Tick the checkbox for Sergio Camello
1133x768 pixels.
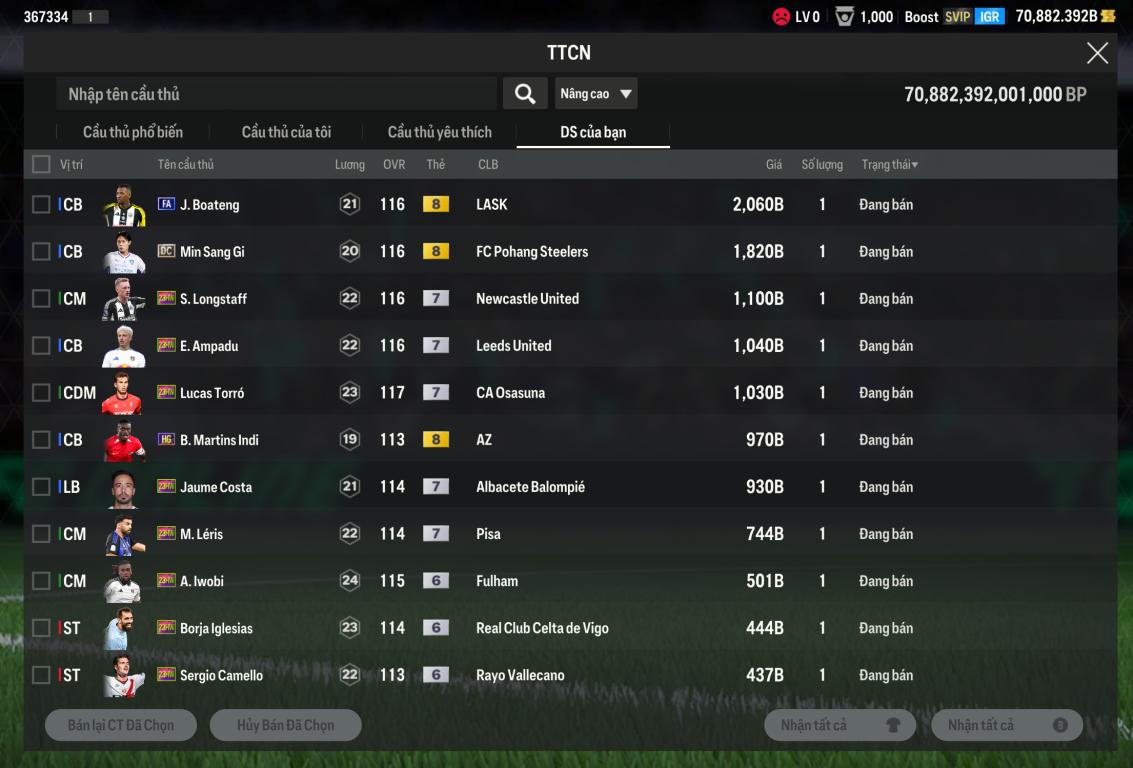click(x=41, y=675)
